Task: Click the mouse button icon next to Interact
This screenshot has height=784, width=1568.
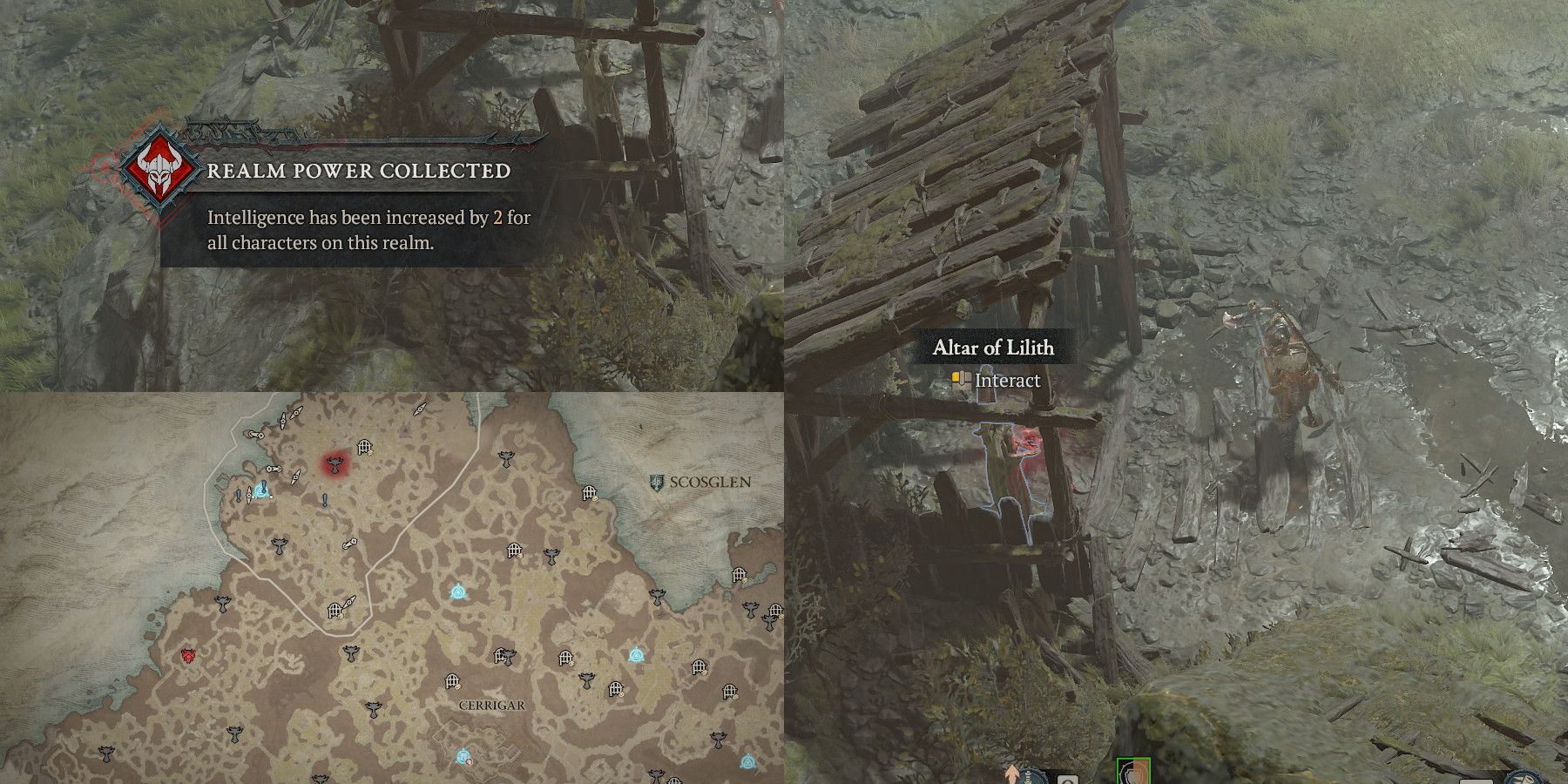Action: pyautogui.click(x=961, y=380)
